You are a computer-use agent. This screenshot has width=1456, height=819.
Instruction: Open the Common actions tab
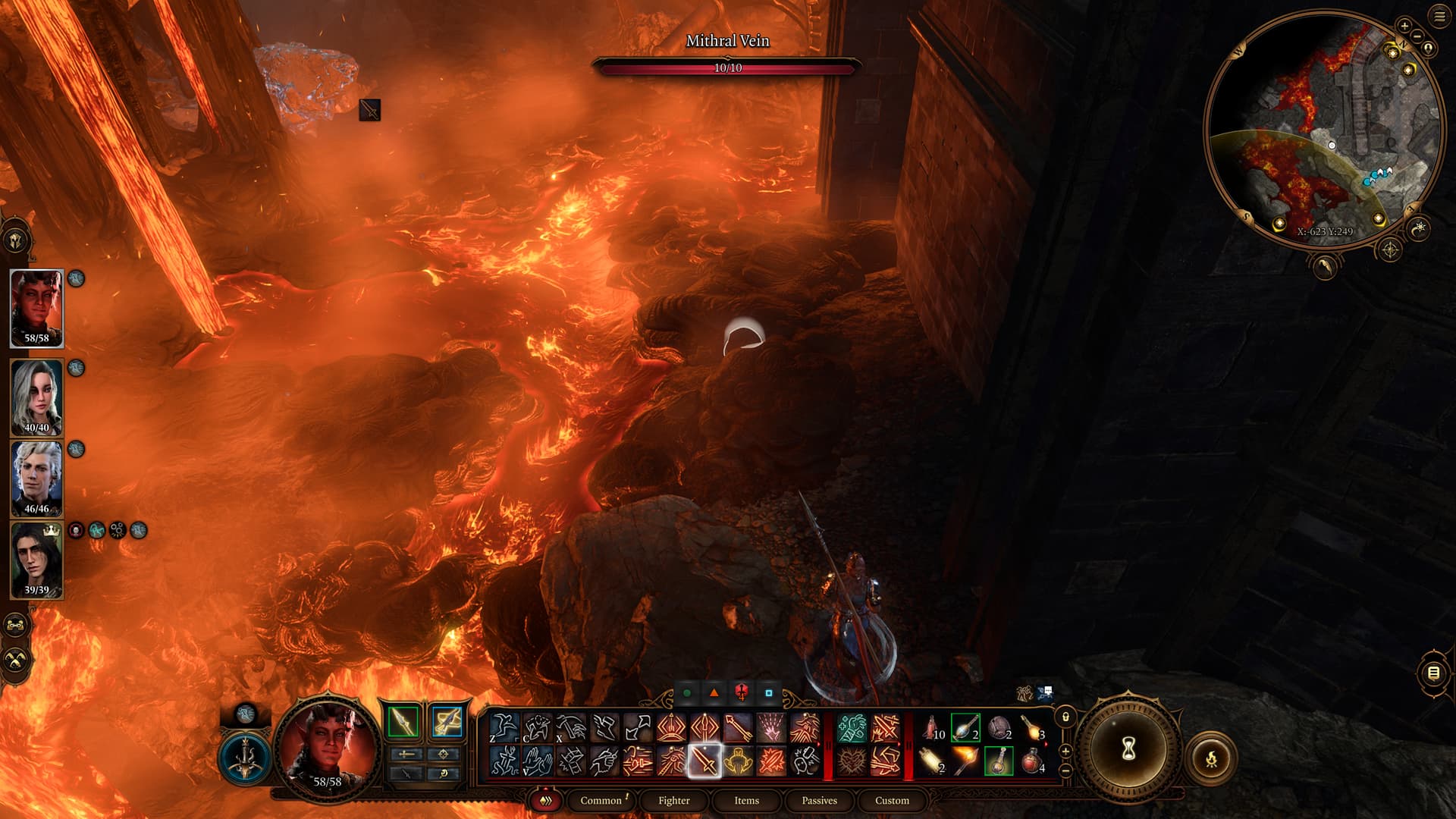click(601, 800)
